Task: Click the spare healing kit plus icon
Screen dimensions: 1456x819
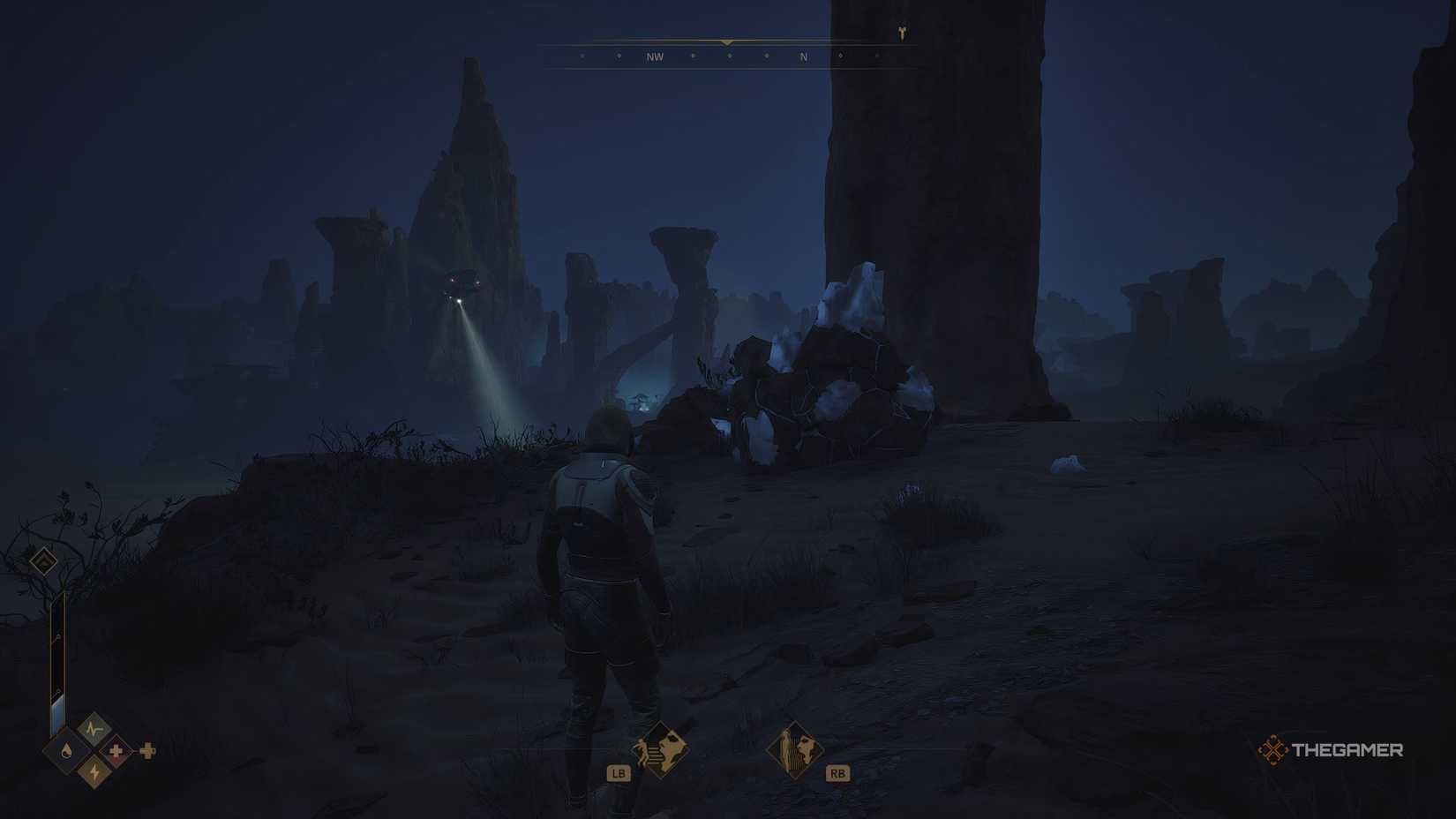Action: pos(148,751)
